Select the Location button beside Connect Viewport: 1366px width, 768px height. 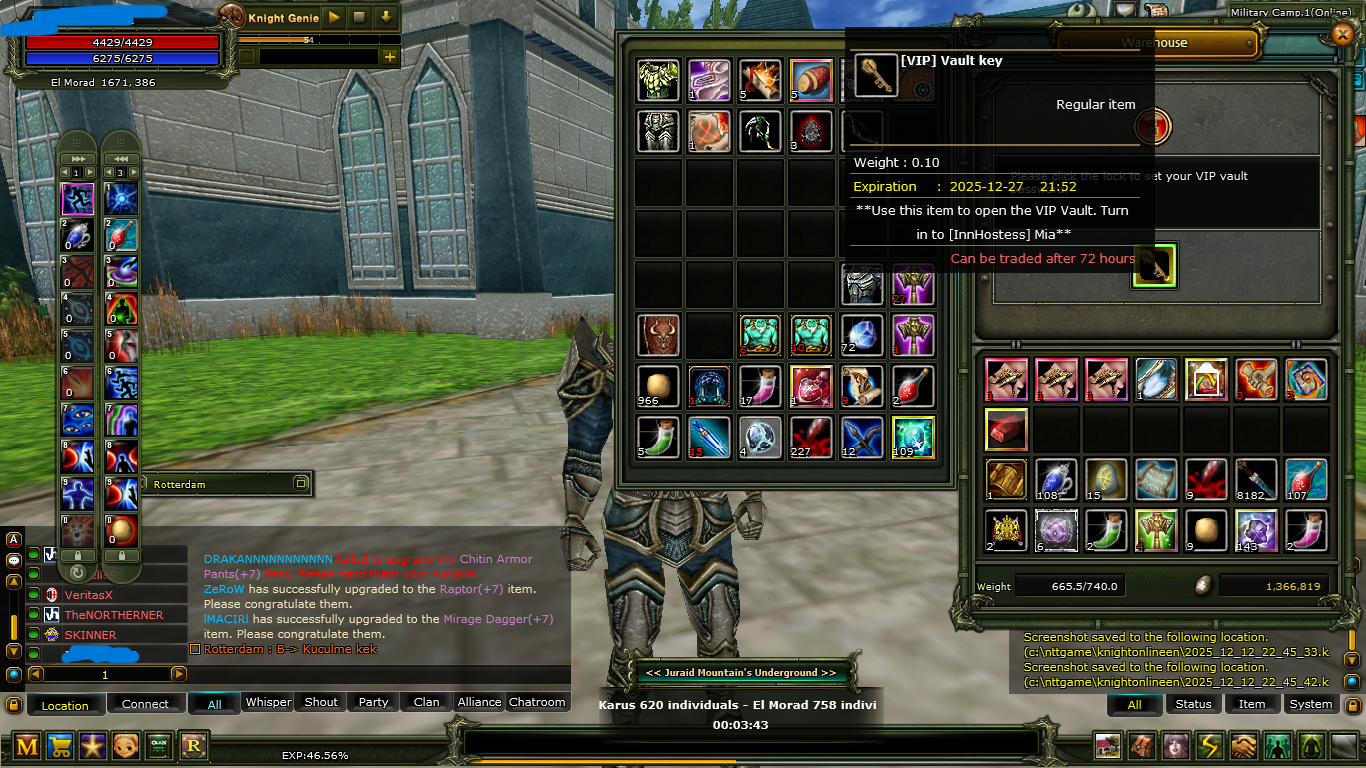(x=65, y=705)
